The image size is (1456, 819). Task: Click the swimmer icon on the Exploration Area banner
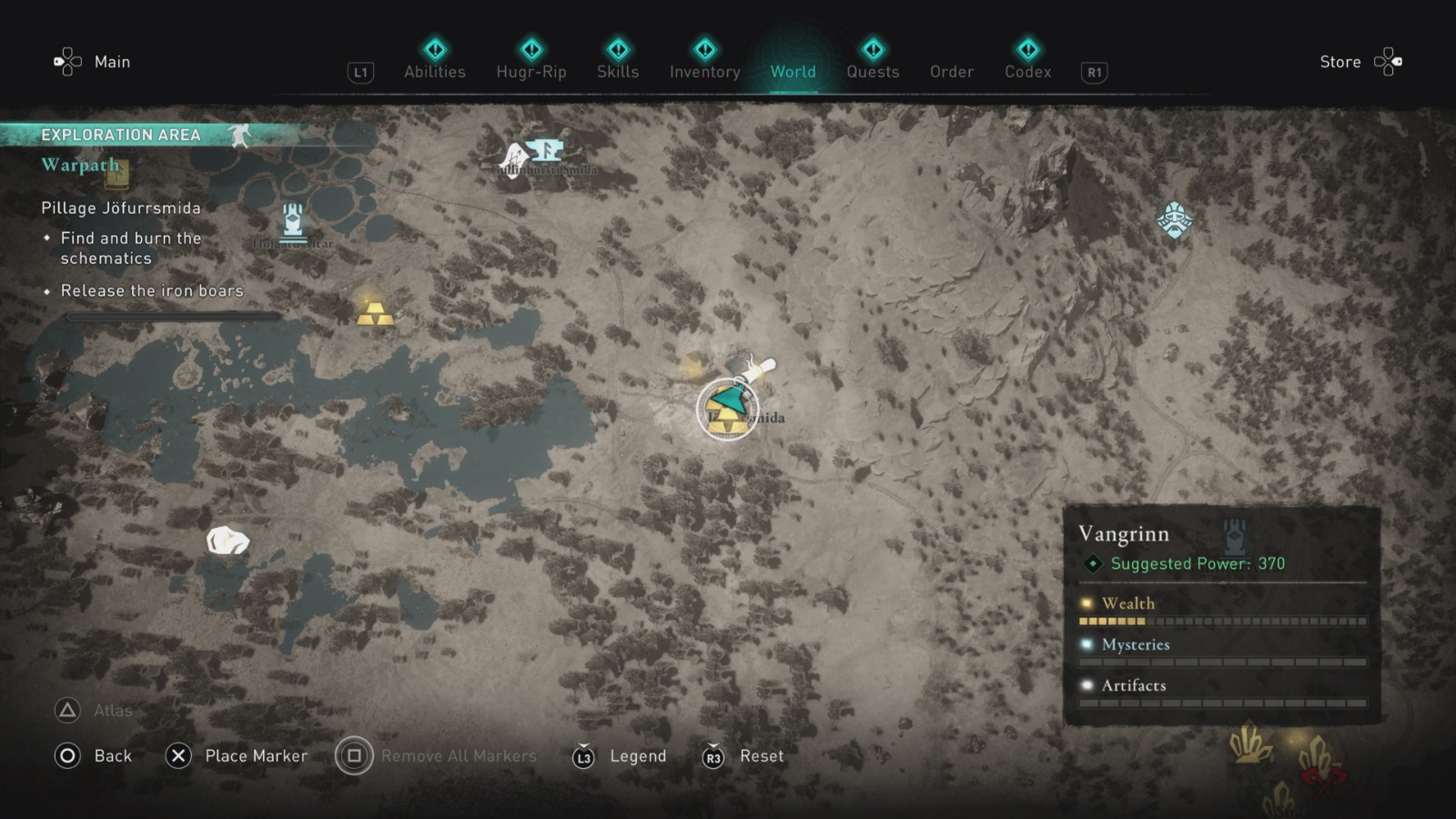(x=242, y=134)
